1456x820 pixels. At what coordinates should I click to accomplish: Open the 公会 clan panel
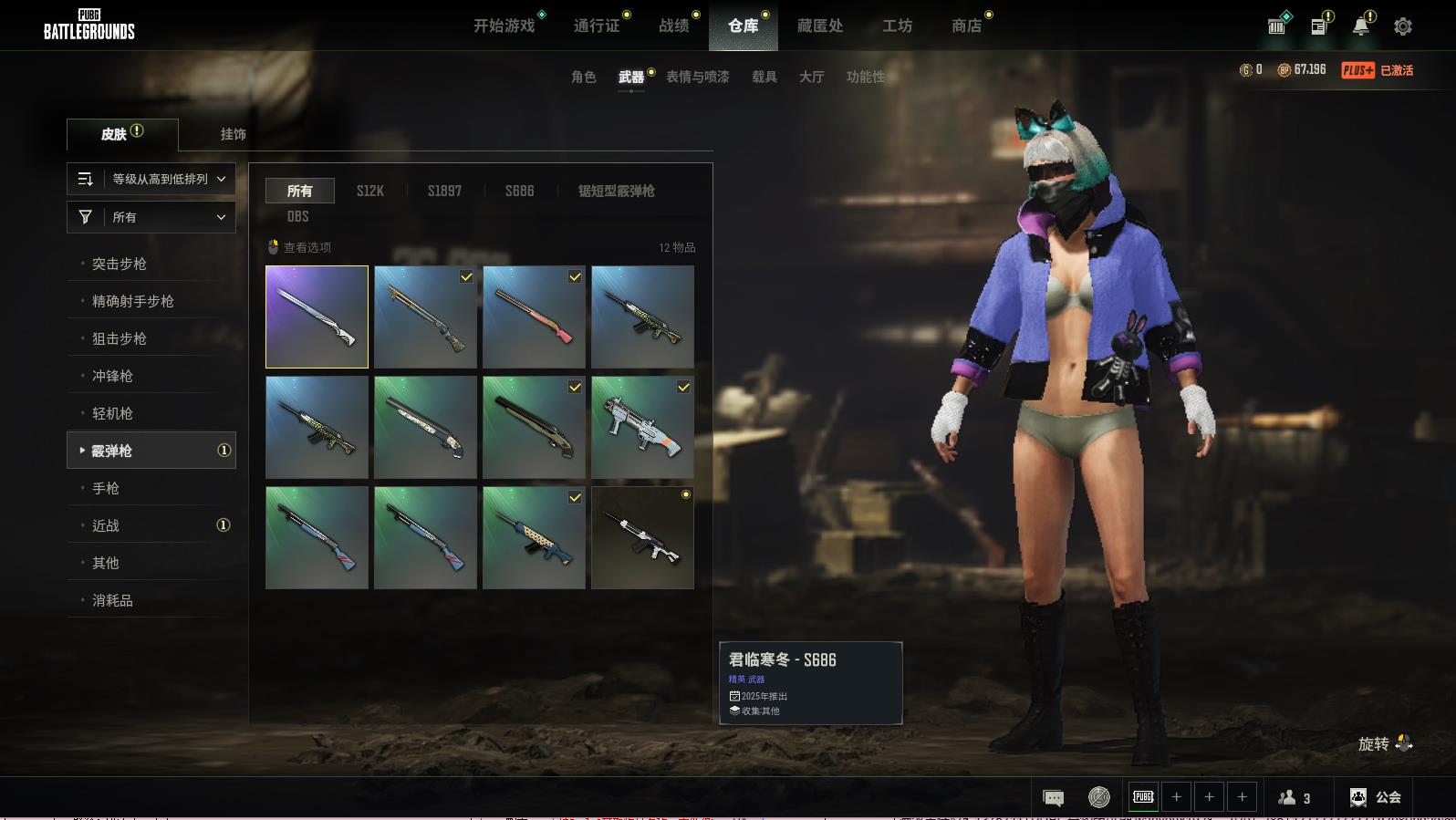[1376, 797]
